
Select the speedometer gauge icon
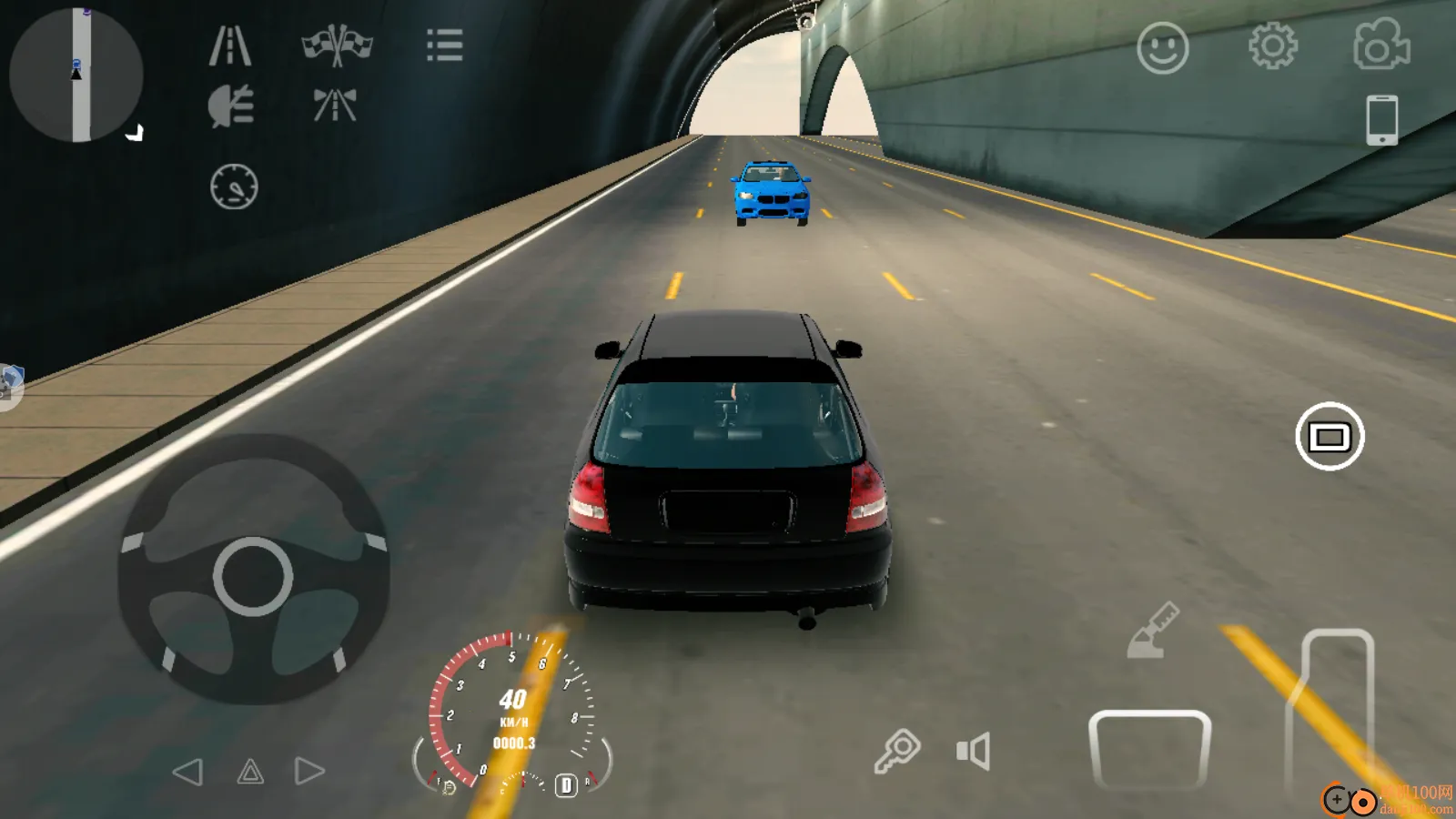(x=235, y=186)
